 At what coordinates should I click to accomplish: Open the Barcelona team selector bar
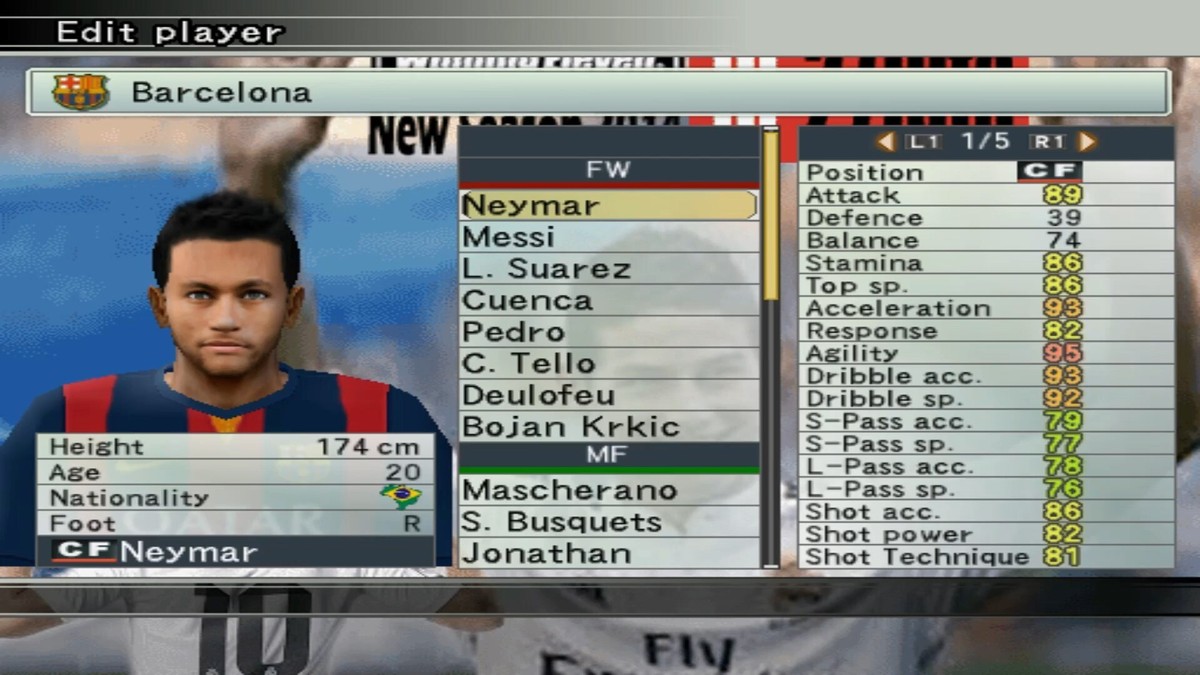tap(598, 92)
